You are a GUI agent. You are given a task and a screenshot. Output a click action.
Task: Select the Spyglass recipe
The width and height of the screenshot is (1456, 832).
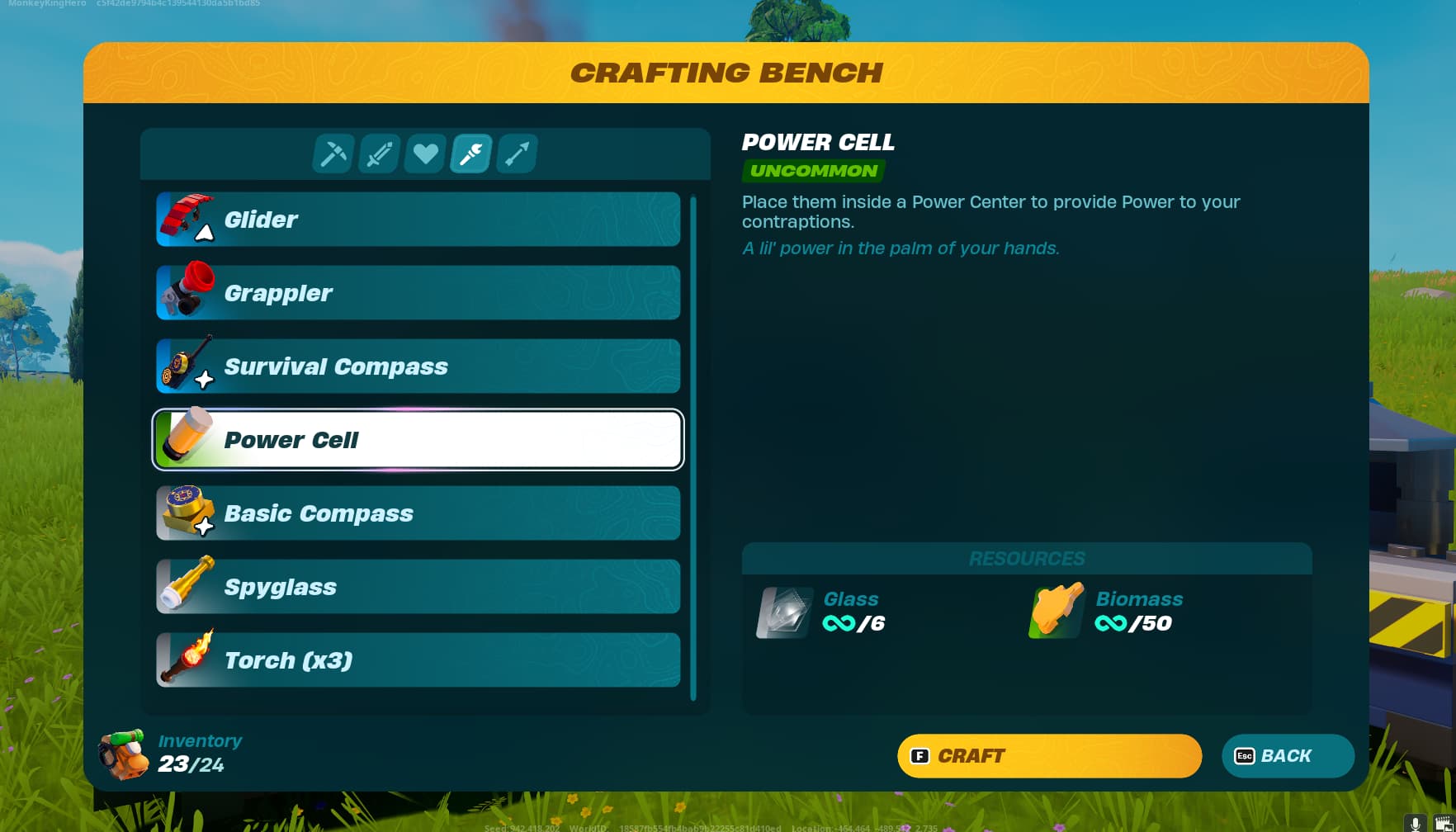coord(417,586)
